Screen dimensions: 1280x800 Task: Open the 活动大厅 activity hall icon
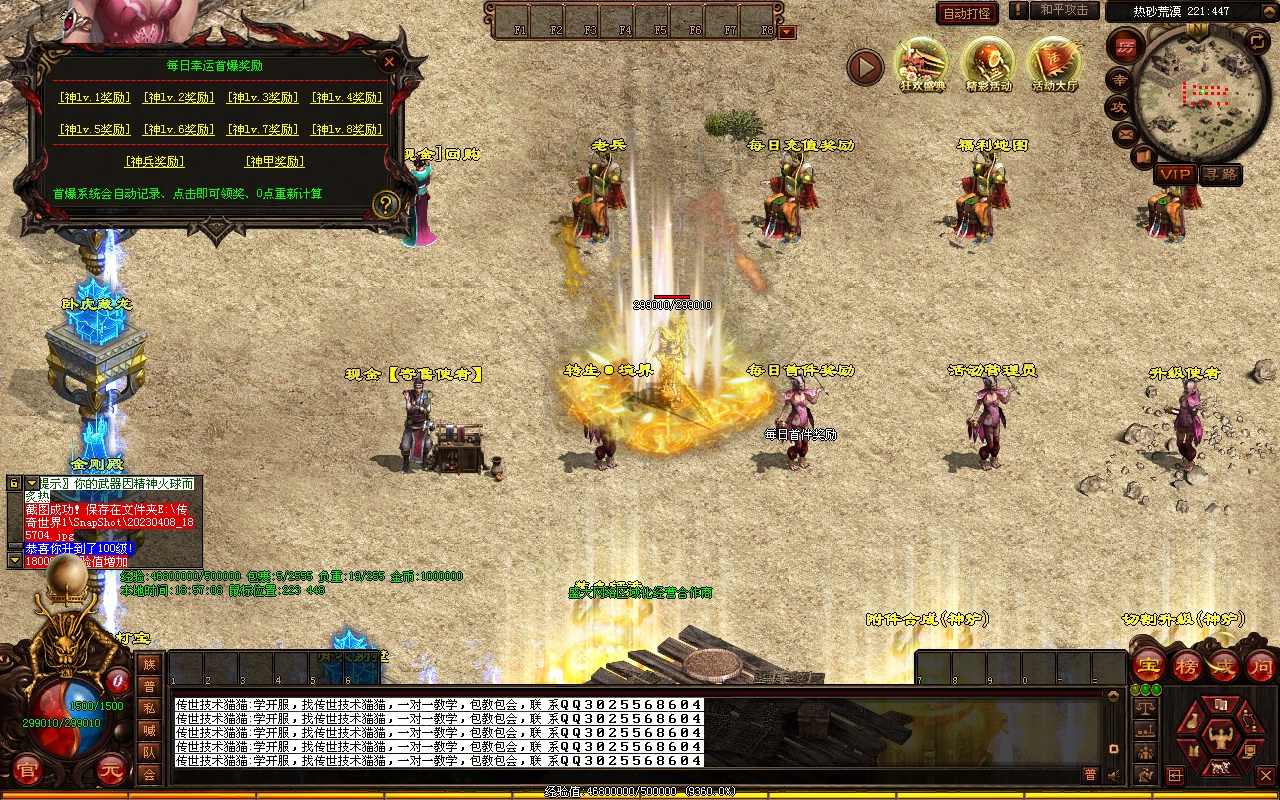tap(1055, 65)
